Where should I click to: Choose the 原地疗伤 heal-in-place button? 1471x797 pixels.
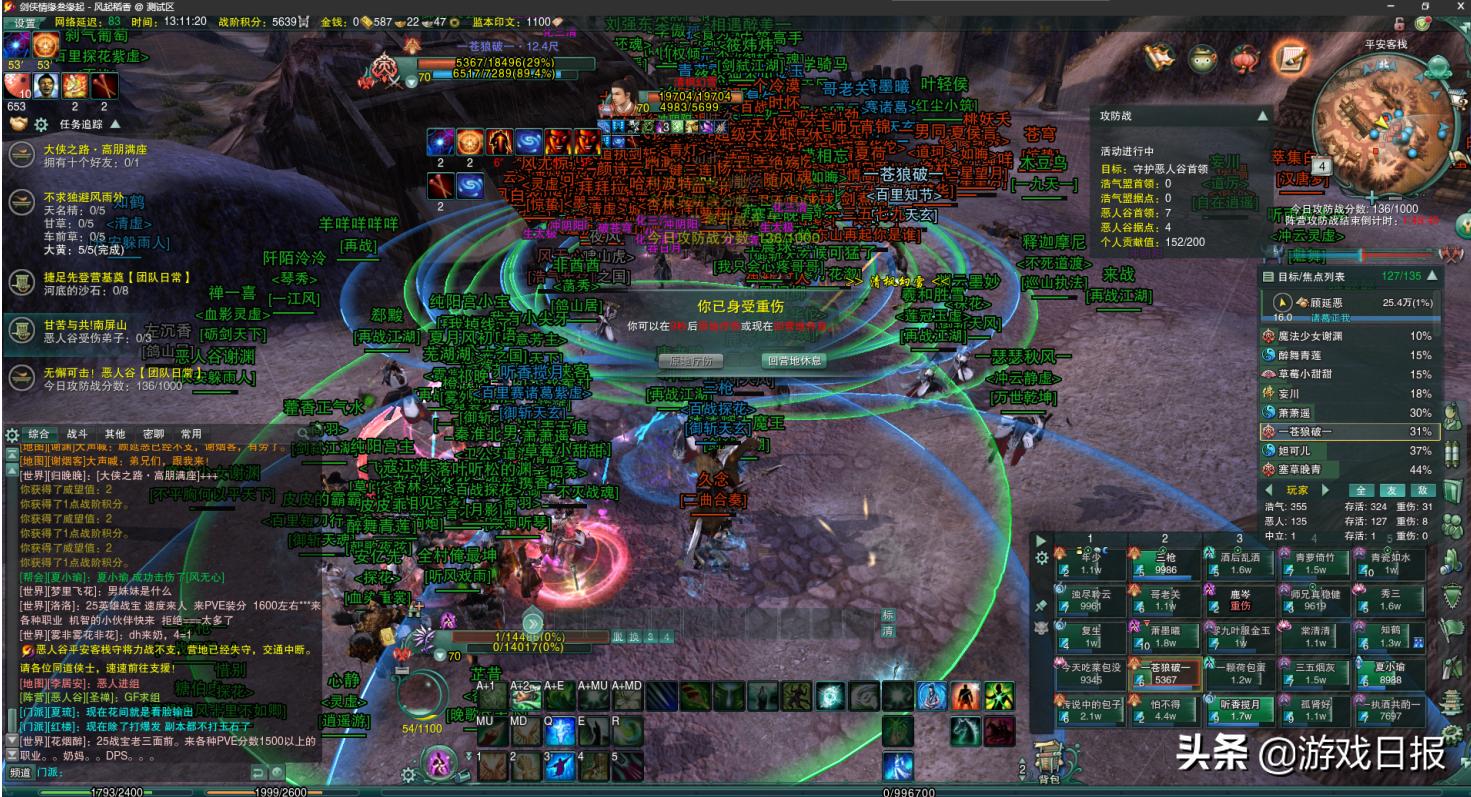tap(691, 361)
